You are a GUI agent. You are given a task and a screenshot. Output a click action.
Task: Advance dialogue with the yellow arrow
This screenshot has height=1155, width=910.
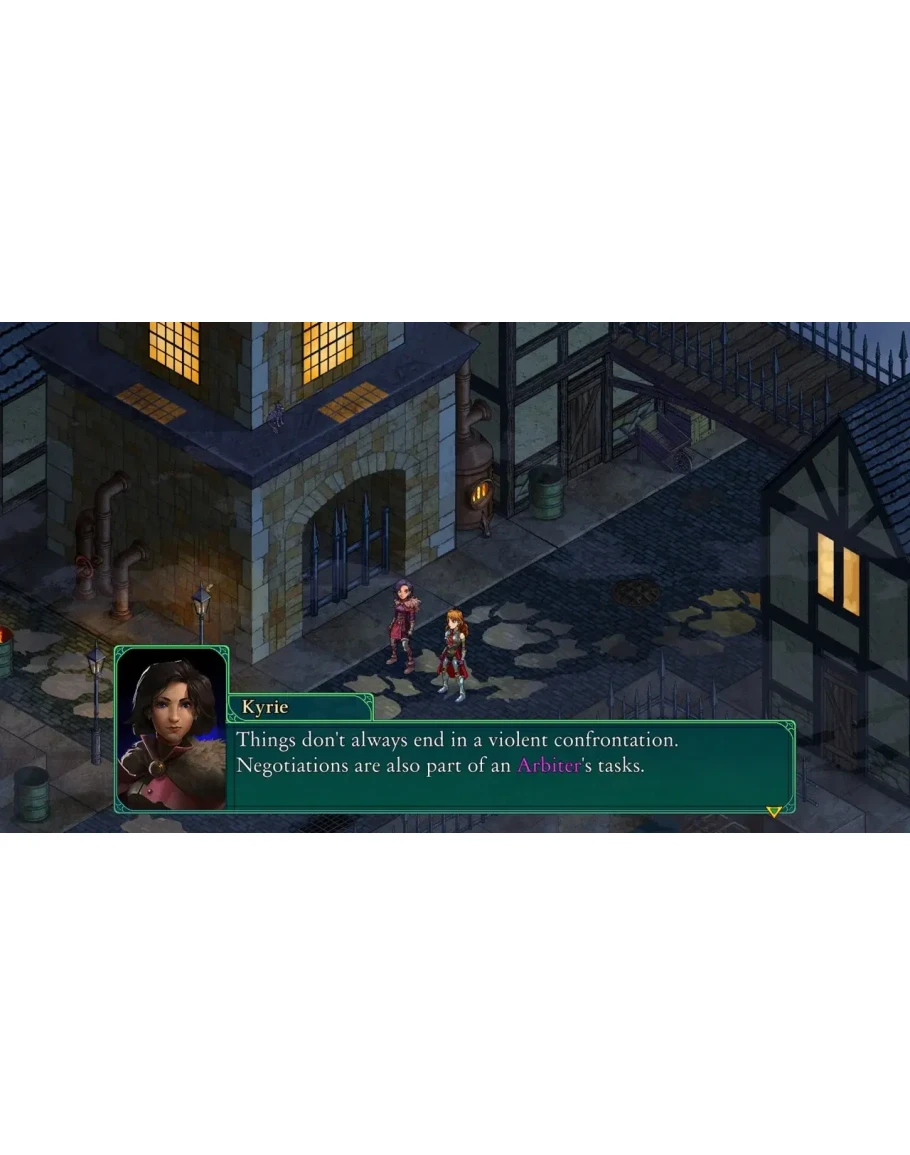773,811
